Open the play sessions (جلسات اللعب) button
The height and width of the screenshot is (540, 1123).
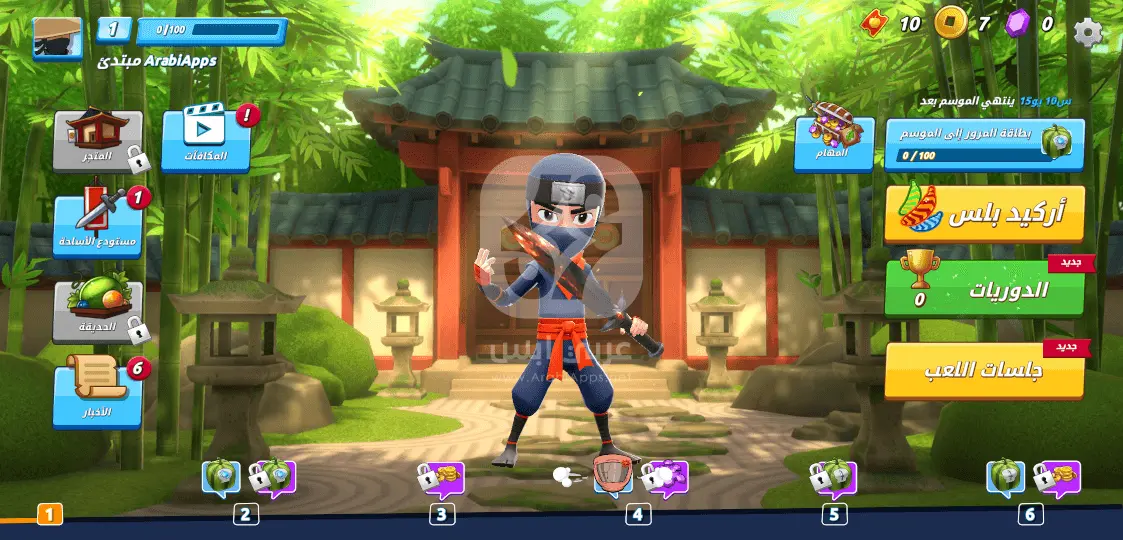pos(984,371)
